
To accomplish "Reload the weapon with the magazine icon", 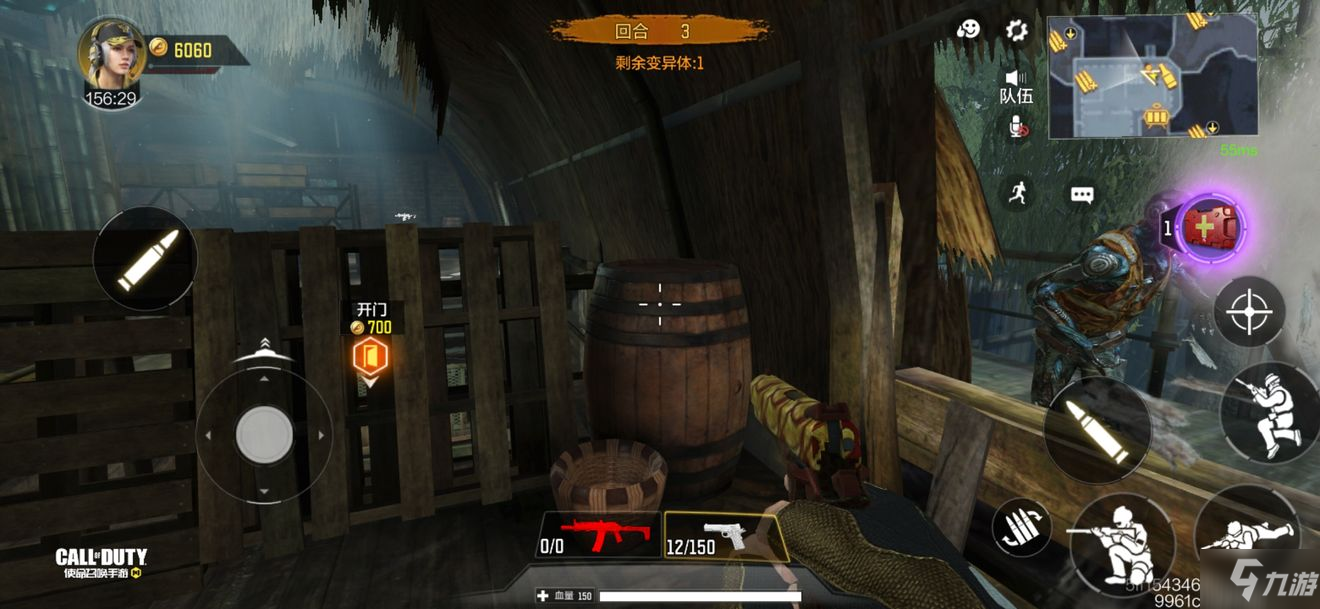I will pyautogui.click(x=1021, y=527).
